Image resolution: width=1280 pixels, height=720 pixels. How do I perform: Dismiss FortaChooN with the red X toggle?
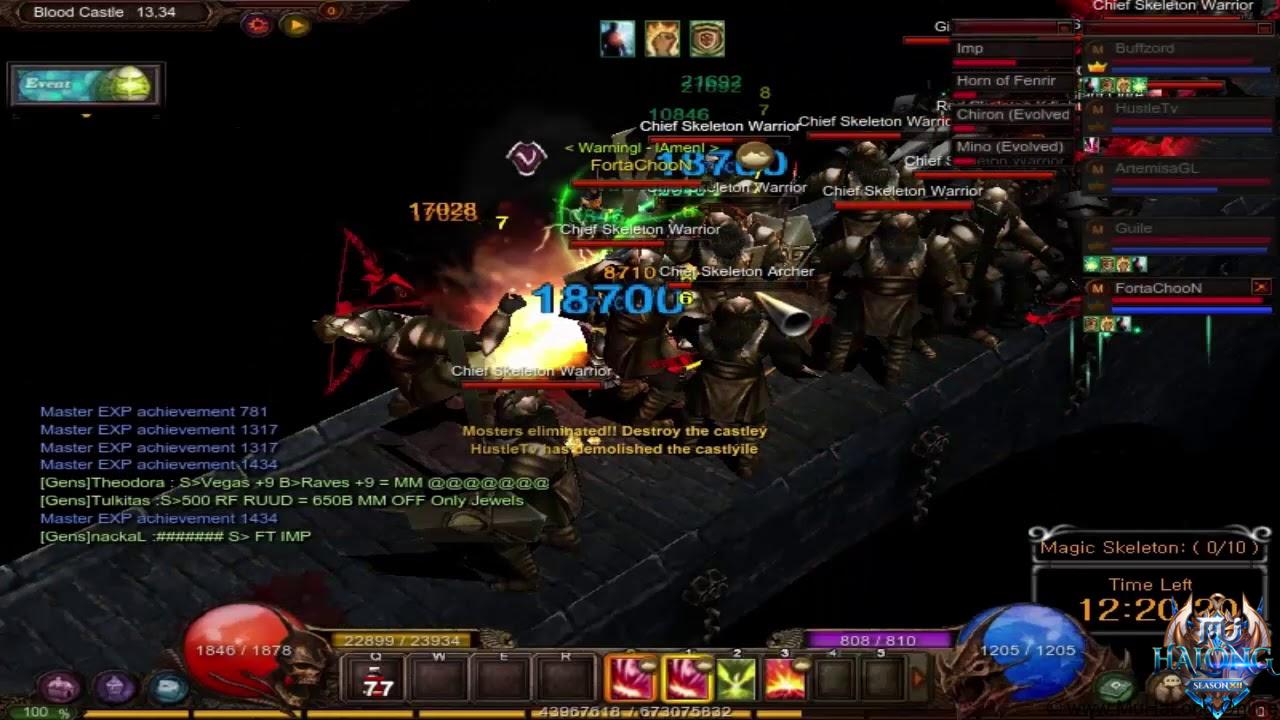(x=1260, y=285)
